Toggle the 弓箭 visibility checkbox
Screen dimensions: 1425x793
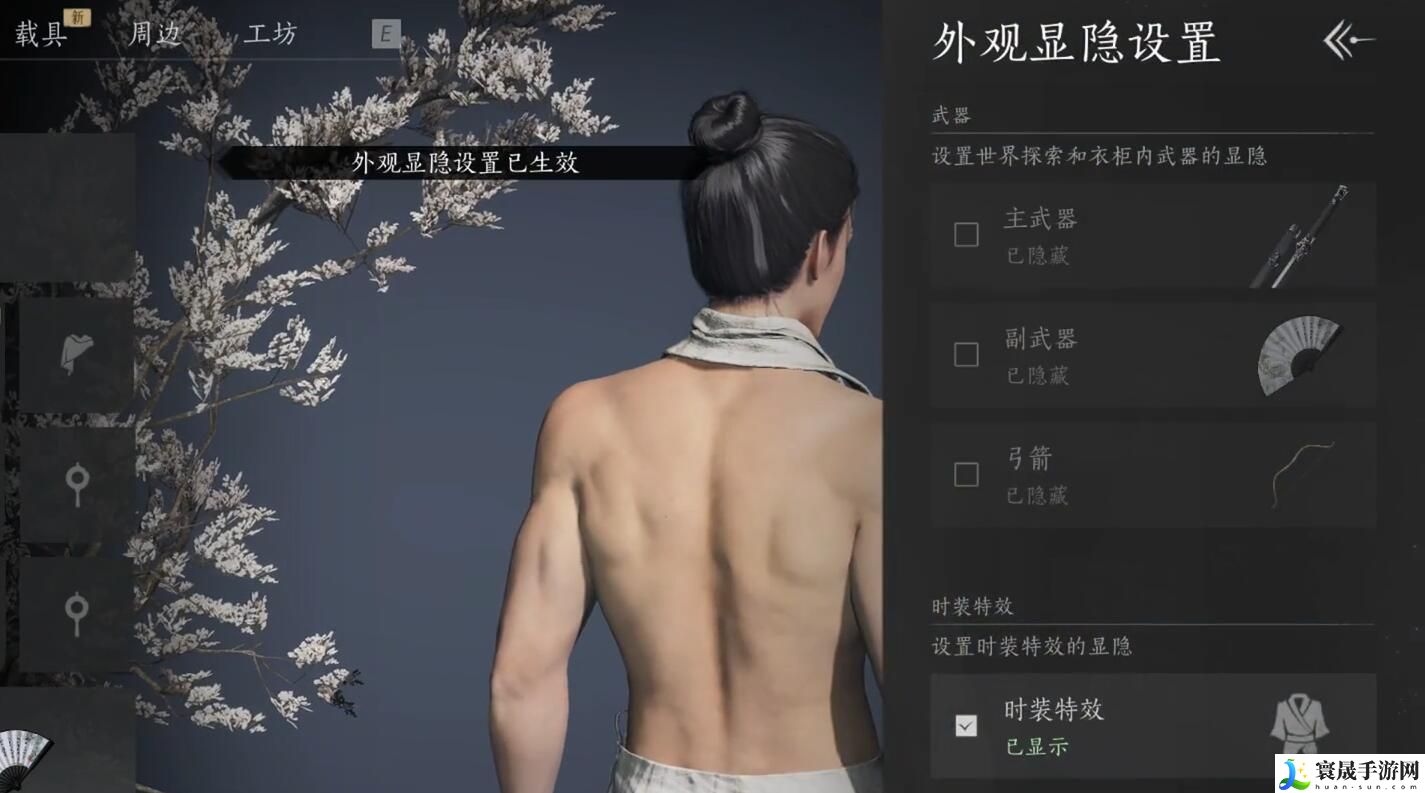[966, 475]
